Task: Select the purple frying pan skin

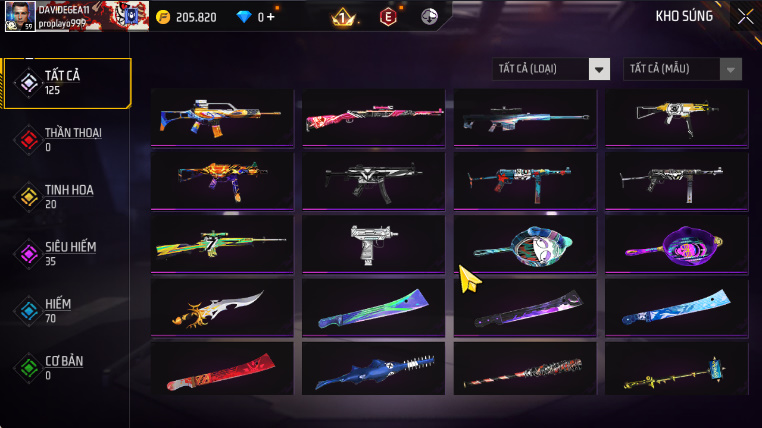Action: pos(675,243)
